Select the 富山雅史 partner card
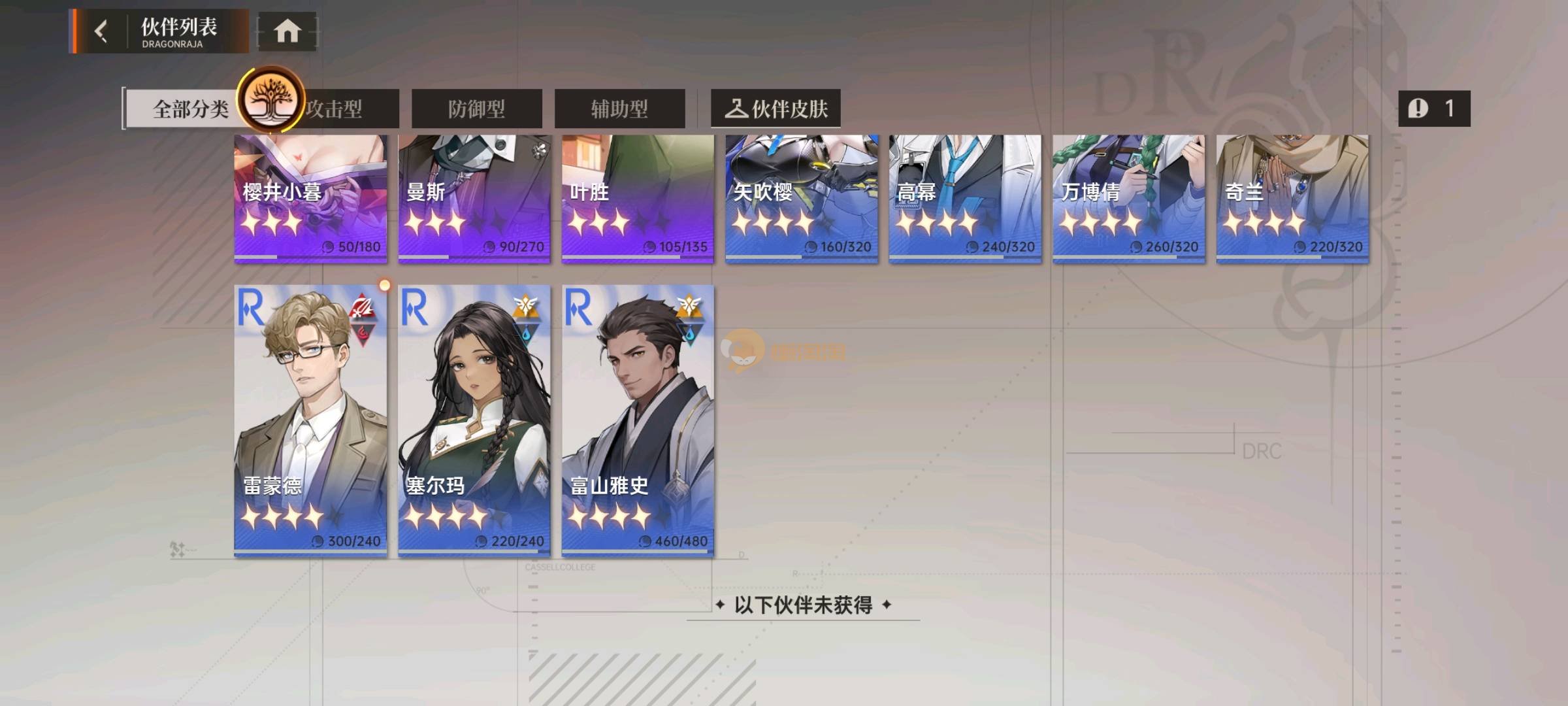 point(638,422)
